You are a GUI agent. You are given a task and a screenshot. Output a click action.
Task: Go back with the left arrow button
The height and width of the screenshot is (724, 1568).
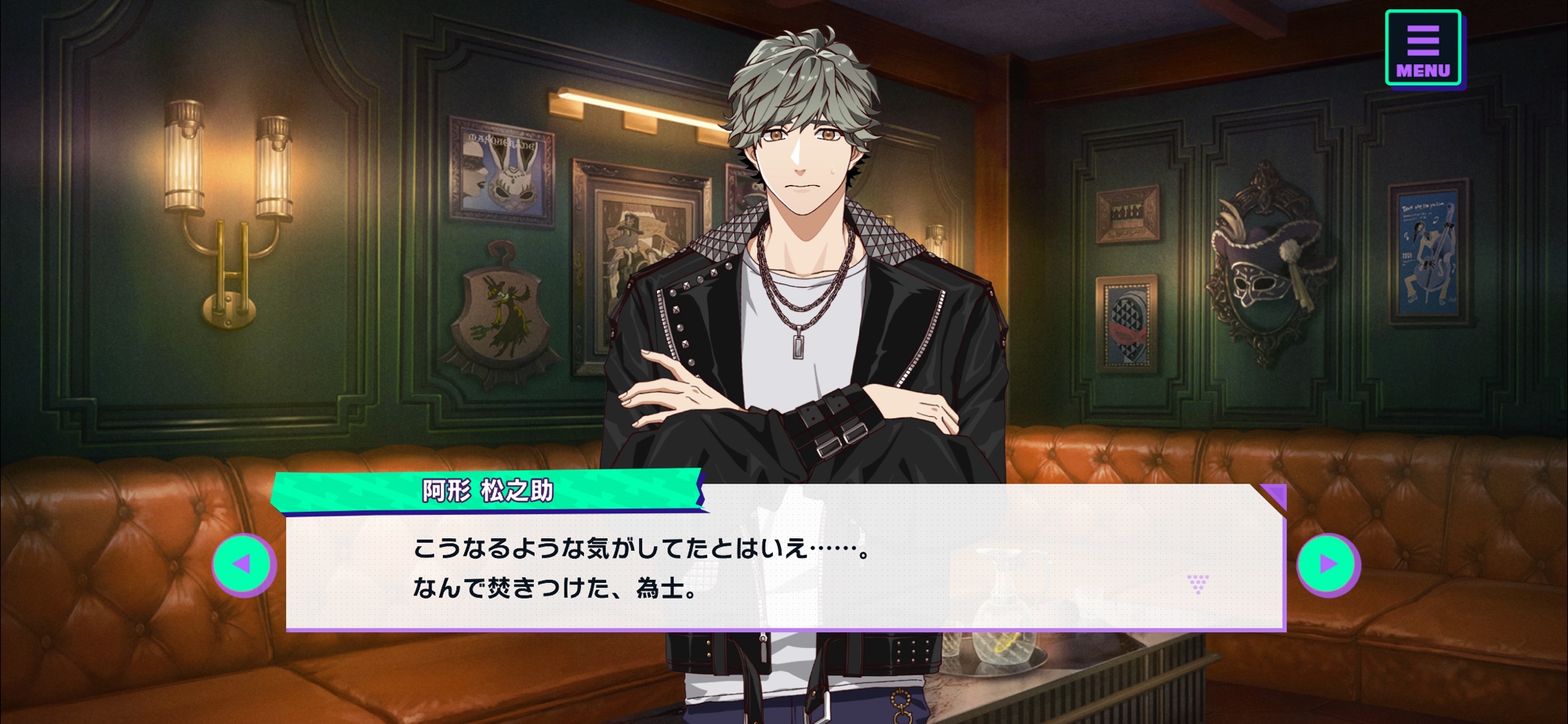click(x=243, y=564)
